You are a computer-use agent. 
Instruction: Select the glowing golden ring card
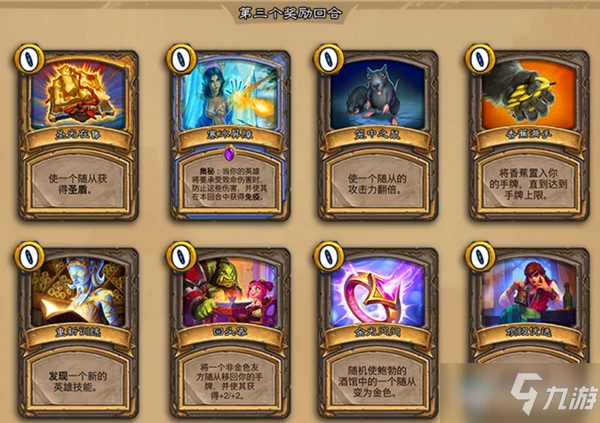[377, 335]
